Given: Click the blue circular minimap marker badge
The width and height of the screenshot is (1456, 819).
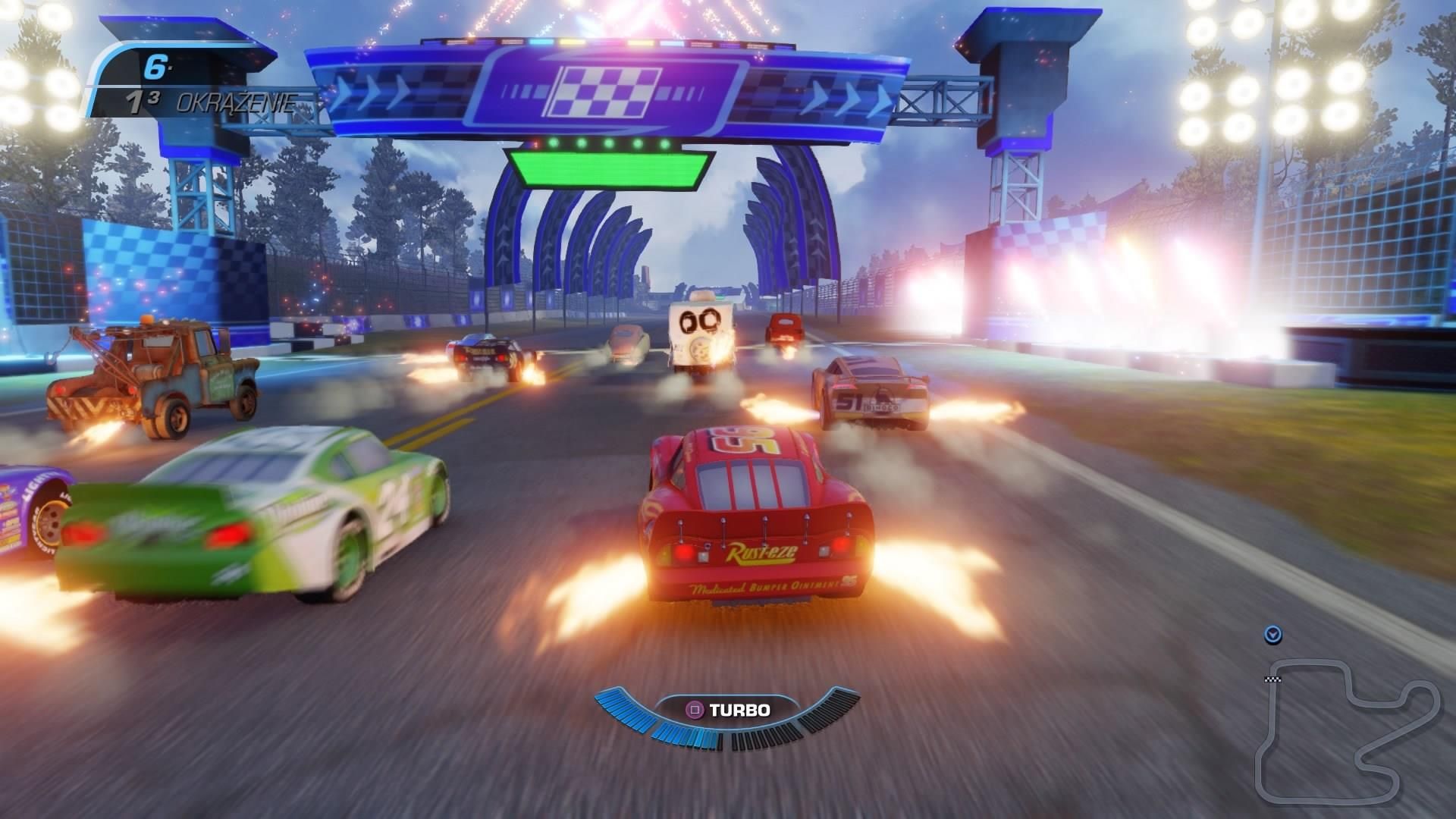Looking at the screenshot, I should click(1273, 635).
